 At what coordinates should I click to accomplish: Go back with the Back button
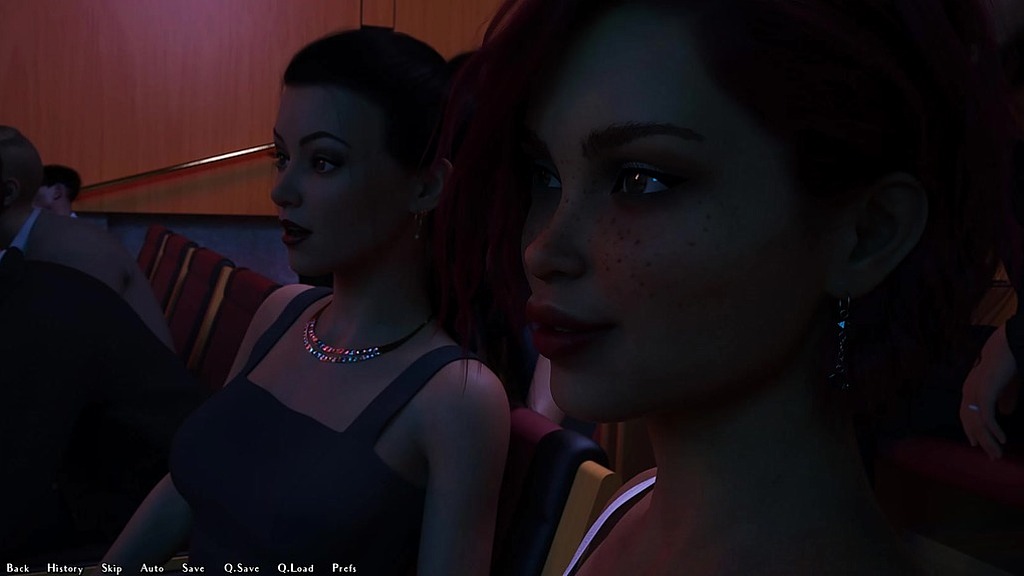pos(17,568)
